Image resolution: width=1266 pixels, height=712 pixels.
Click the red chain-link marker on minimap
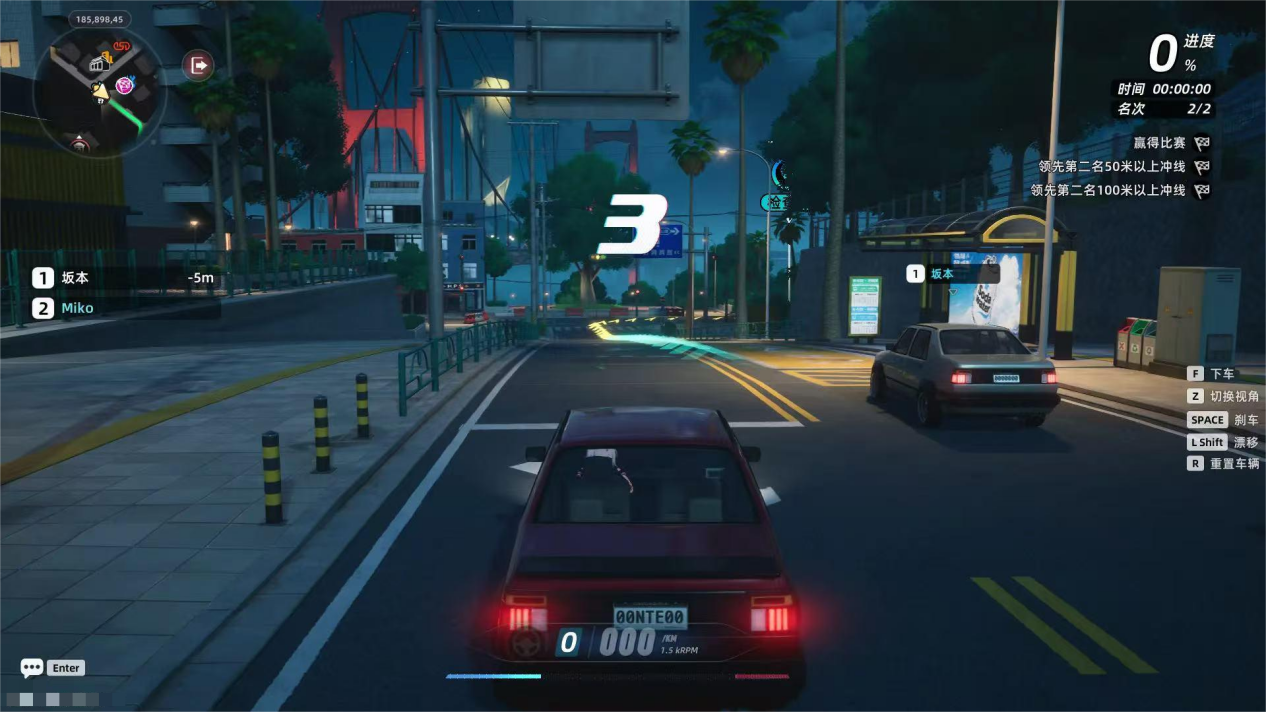coord(122,46)
